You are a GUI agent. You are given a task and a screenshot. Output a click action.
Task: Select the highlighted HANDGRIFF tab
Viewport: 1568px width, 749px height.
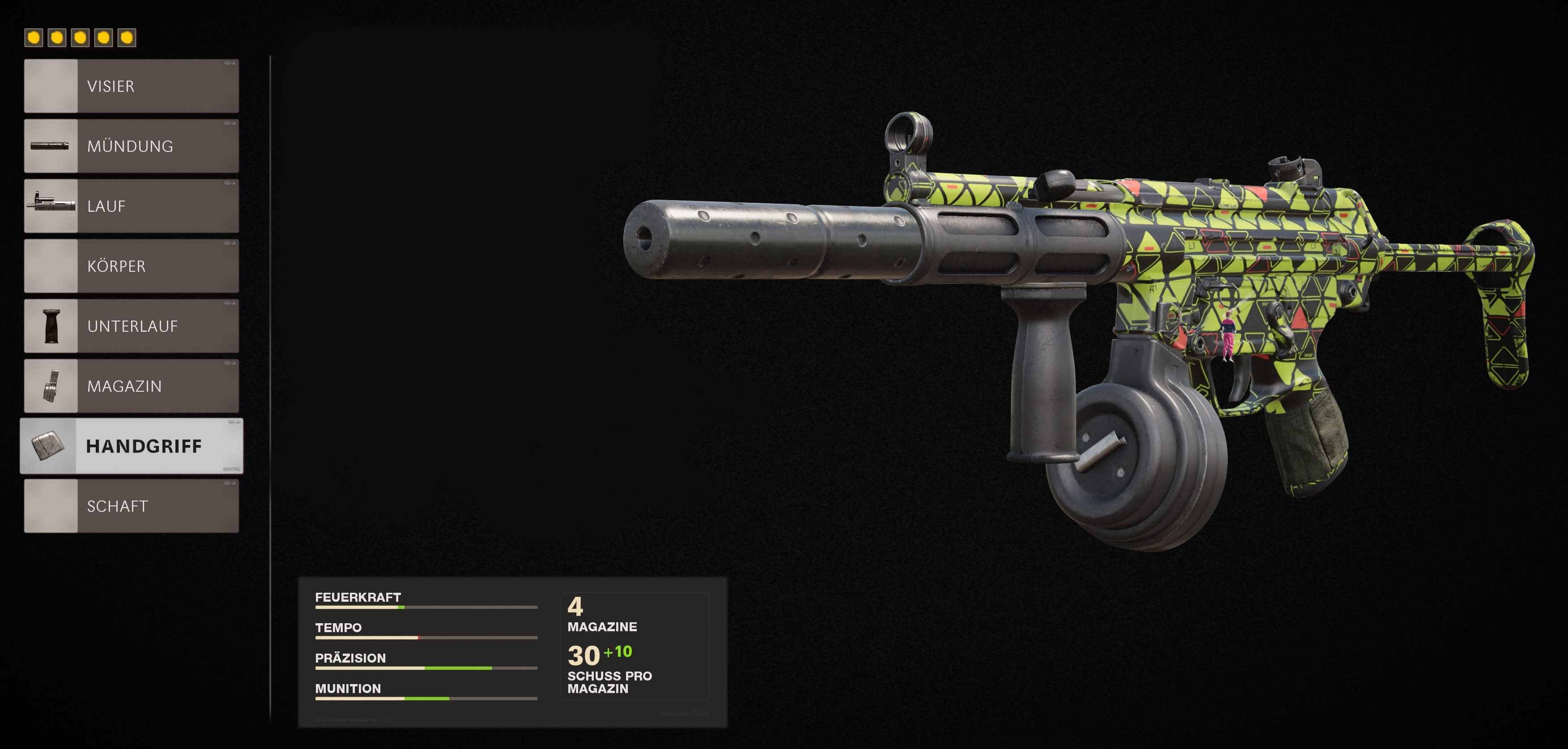[x=152, y=446]
